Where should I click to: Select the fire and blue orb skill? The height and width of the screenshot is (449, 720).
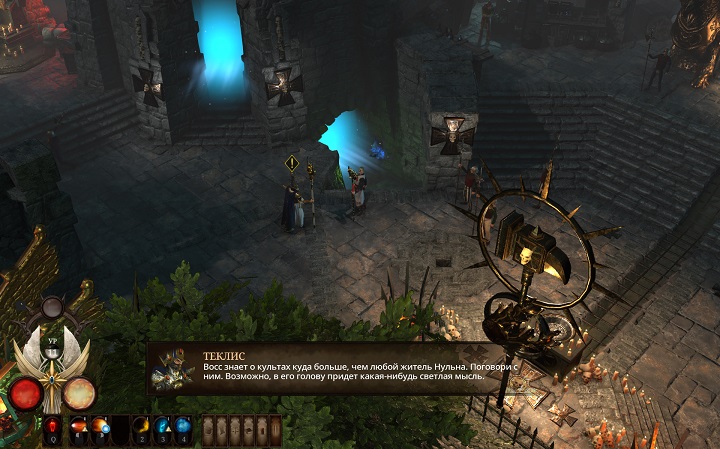(101, 430)
